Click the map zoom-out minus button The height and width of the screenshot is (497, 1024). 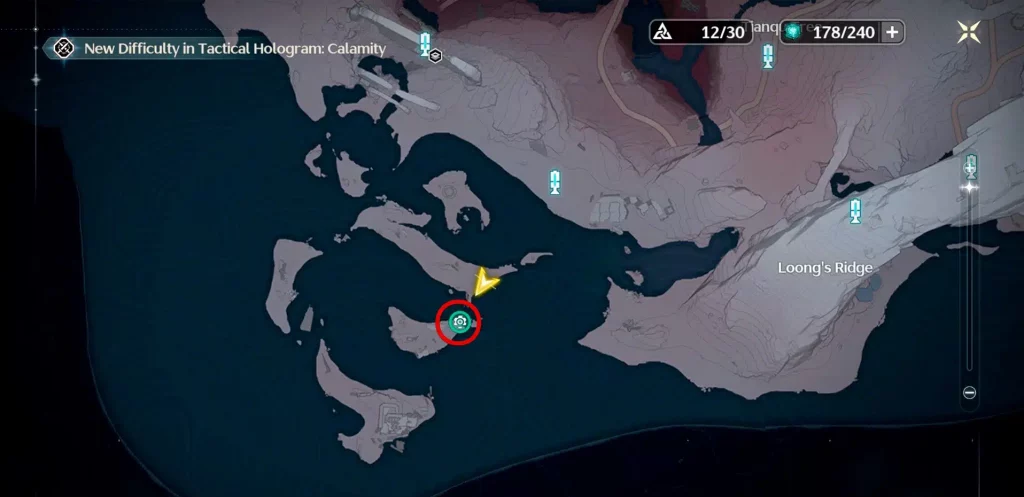(x=969, y=393)
